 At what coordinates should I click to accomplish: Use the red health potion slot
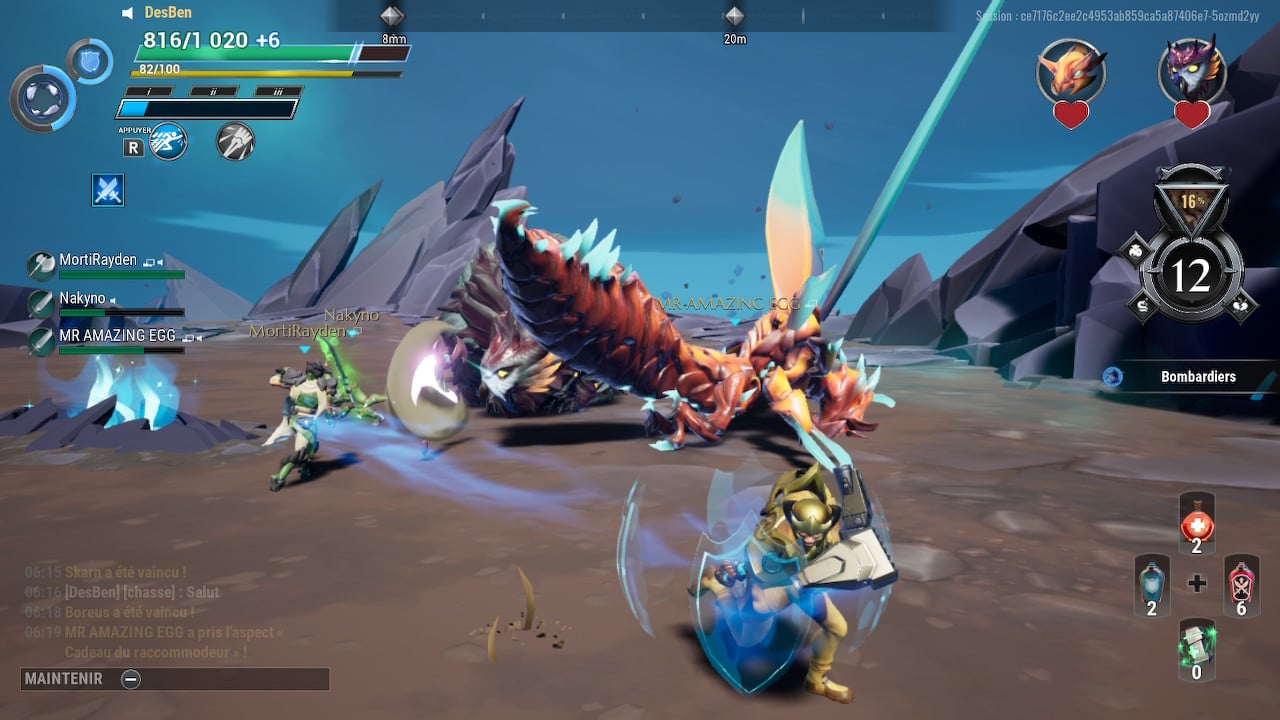(x=1197, y=524)
